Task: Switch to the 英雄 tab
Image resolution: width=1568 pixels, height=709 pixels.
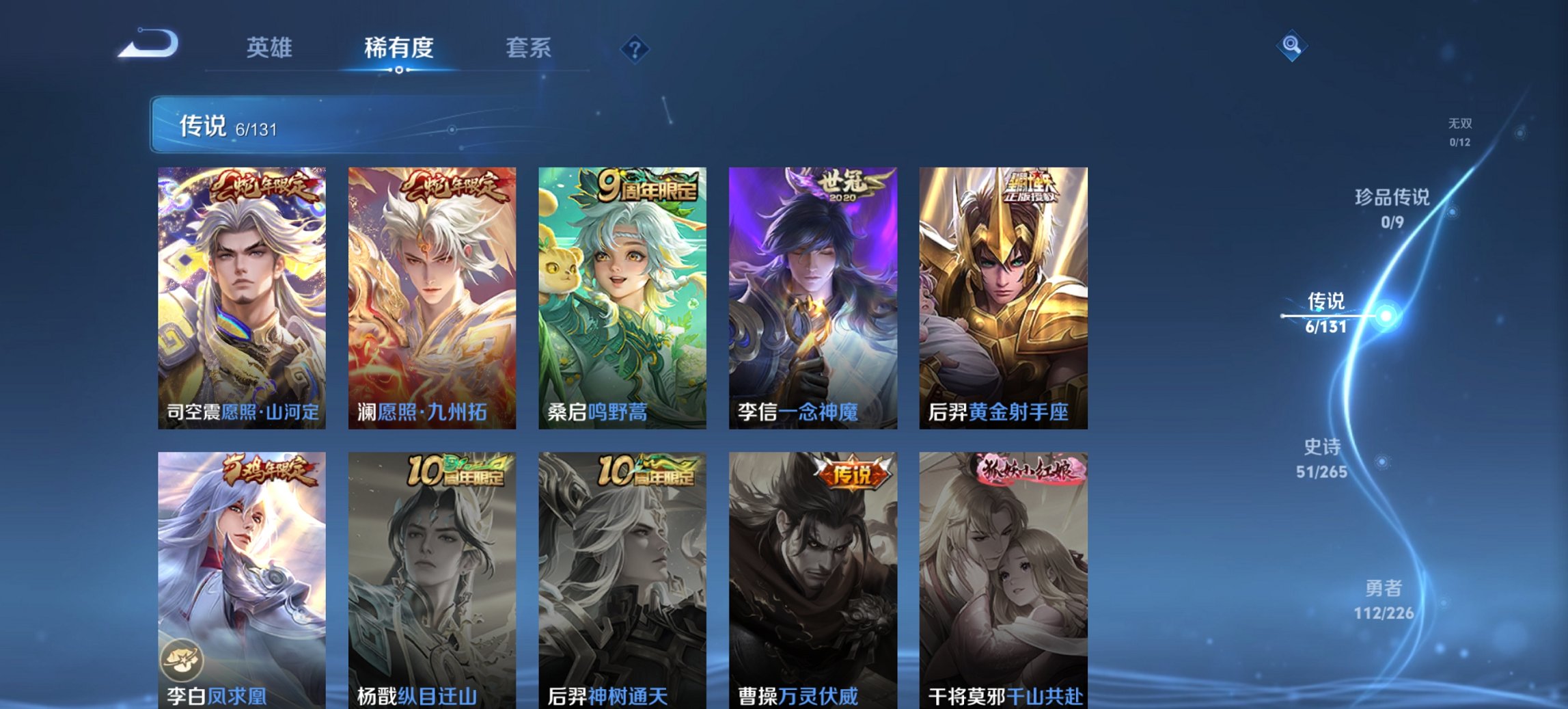Action: point(271,48)
